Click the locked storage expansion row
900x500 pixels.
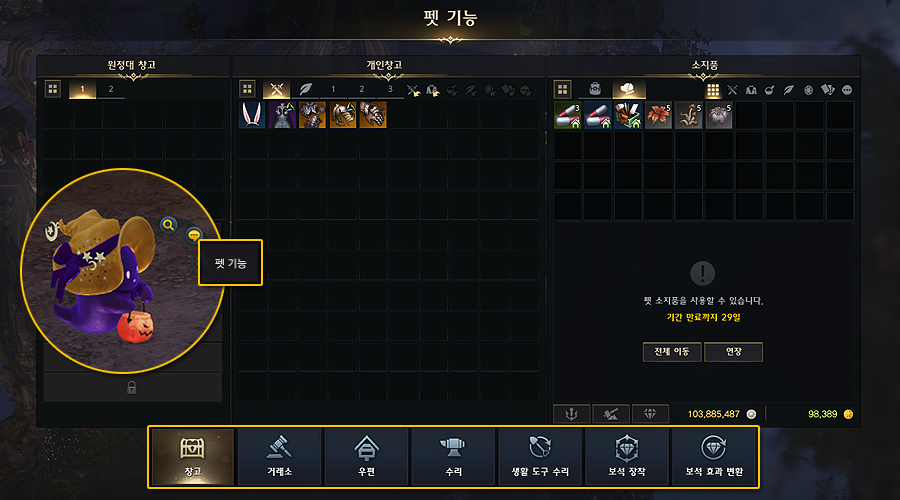point(132,387)
